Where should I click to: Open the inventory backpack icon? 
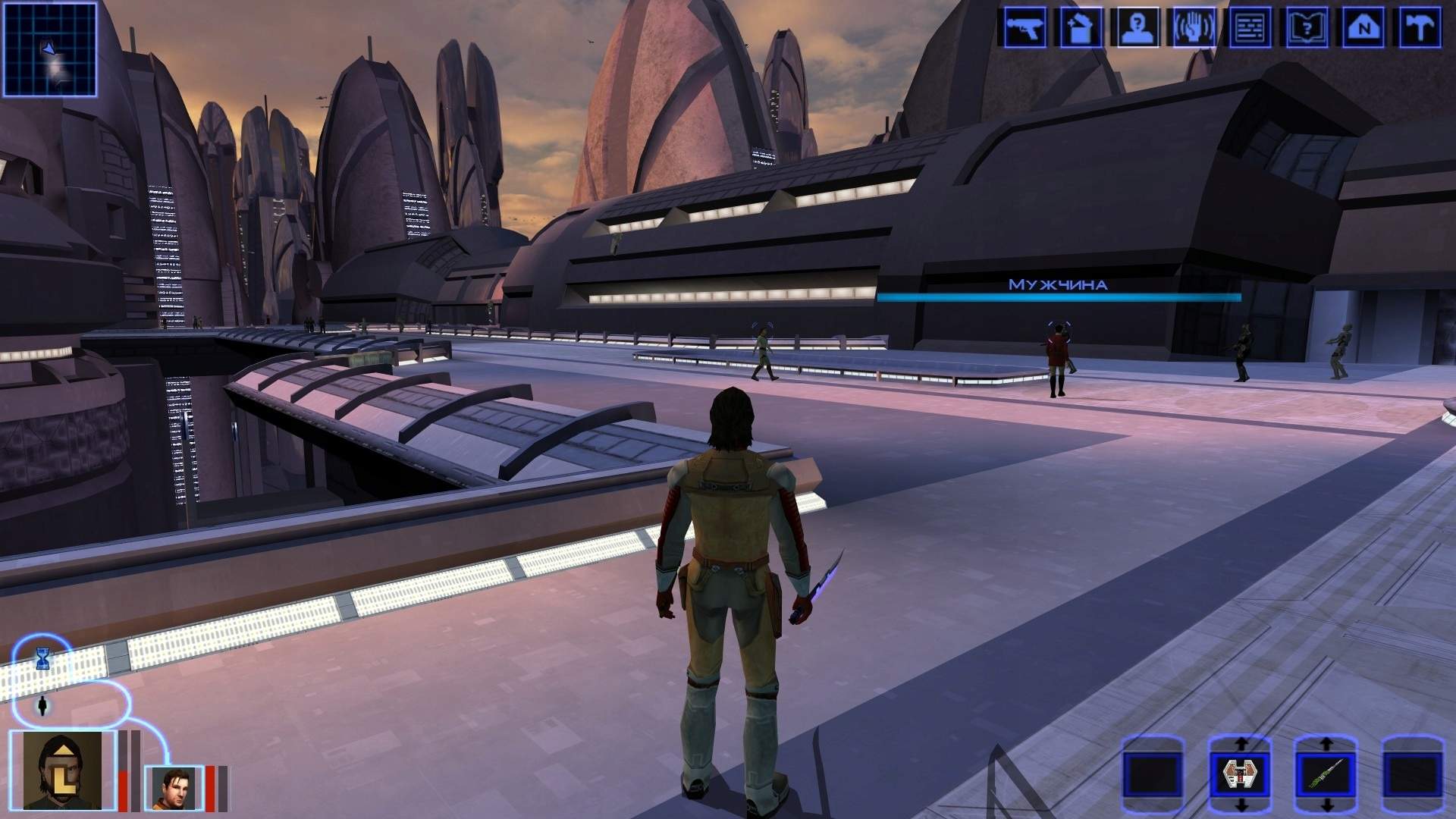(1081, 27)
